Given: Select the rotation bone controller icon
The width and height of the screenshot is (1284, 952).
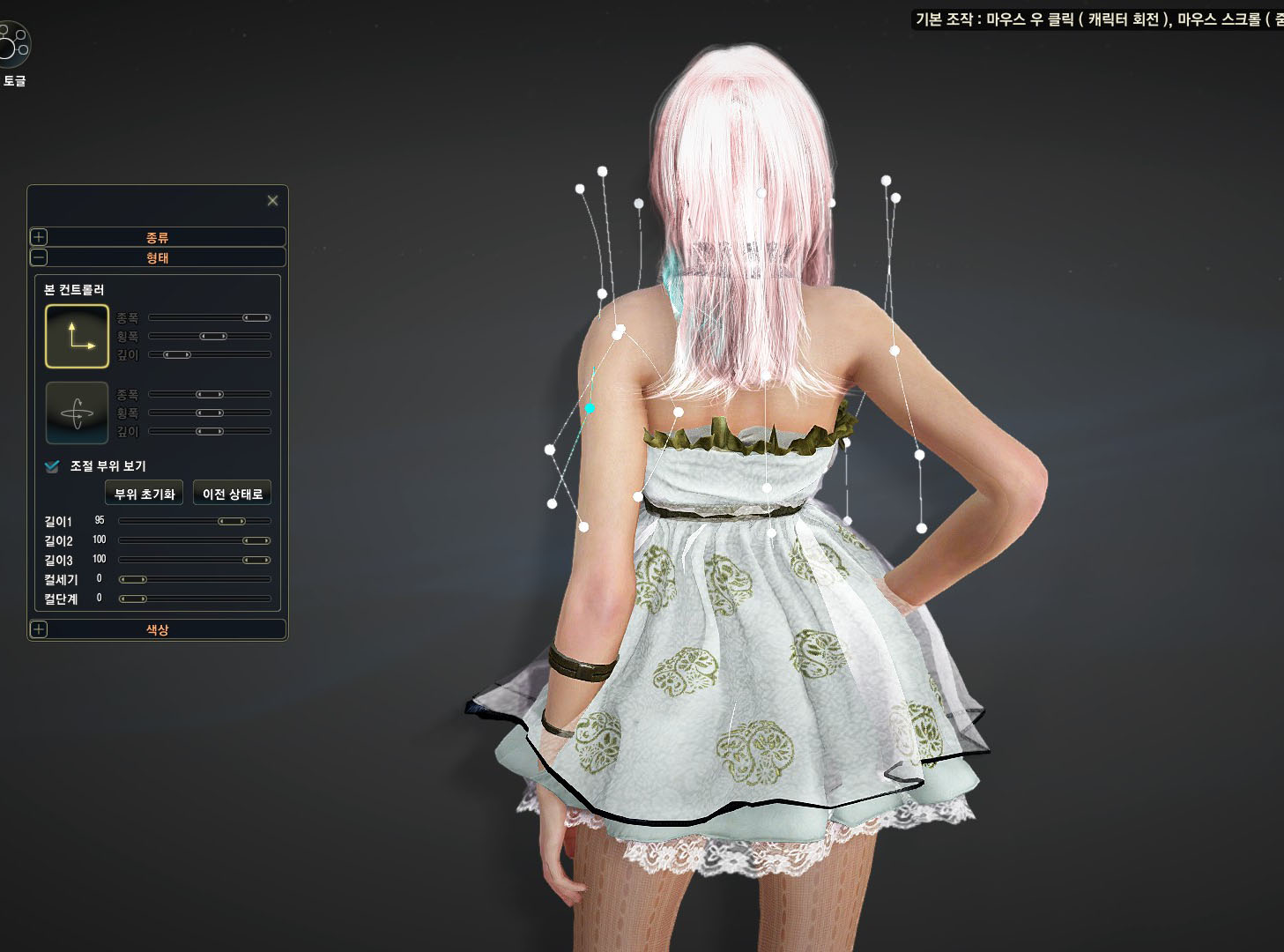Looking at the screenshot, I should pos(77,413).
